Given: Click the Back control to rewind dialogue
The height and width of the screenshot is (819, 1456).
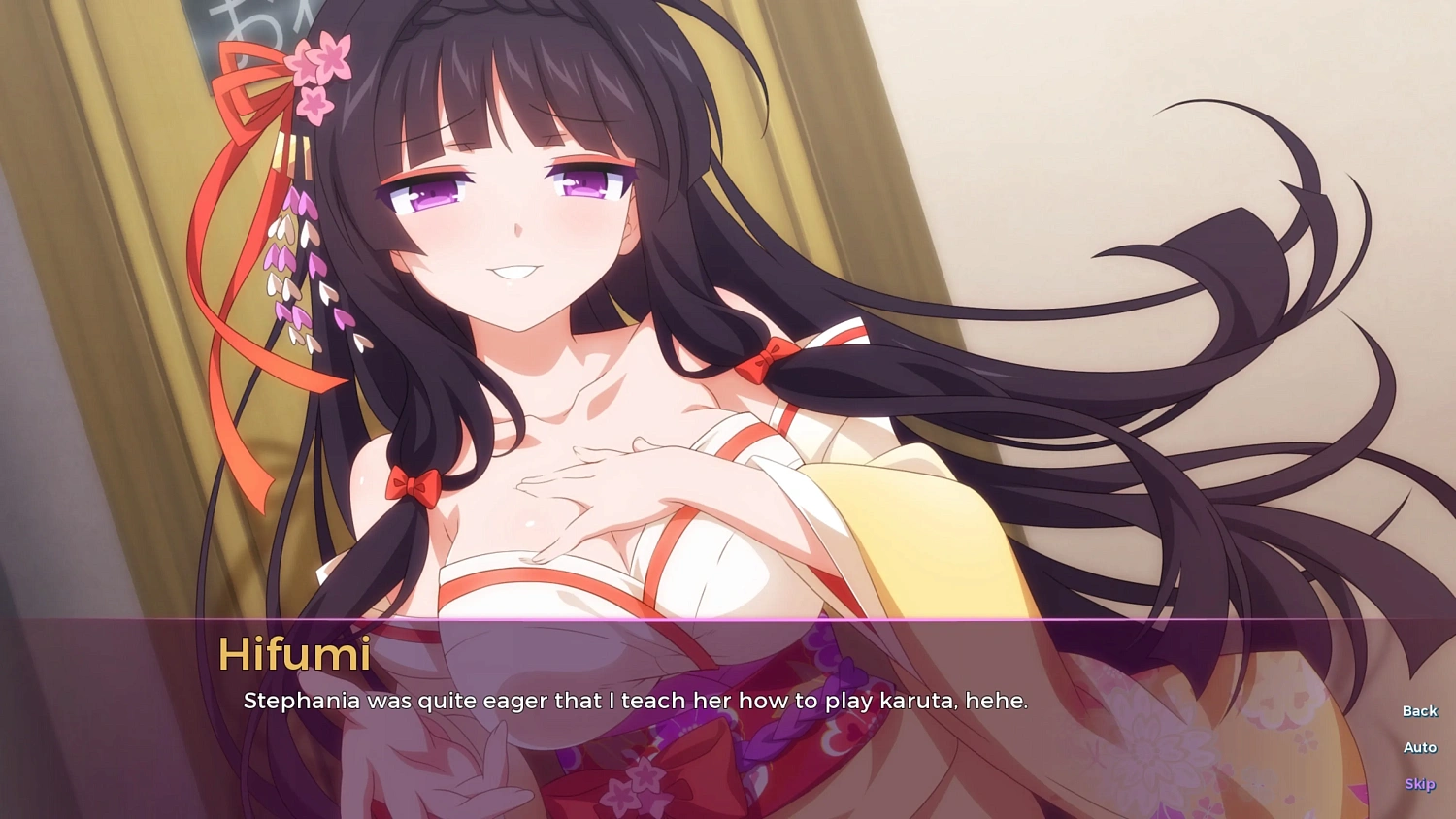Looking at the screenshot, I should click(x=1419, y=710).
